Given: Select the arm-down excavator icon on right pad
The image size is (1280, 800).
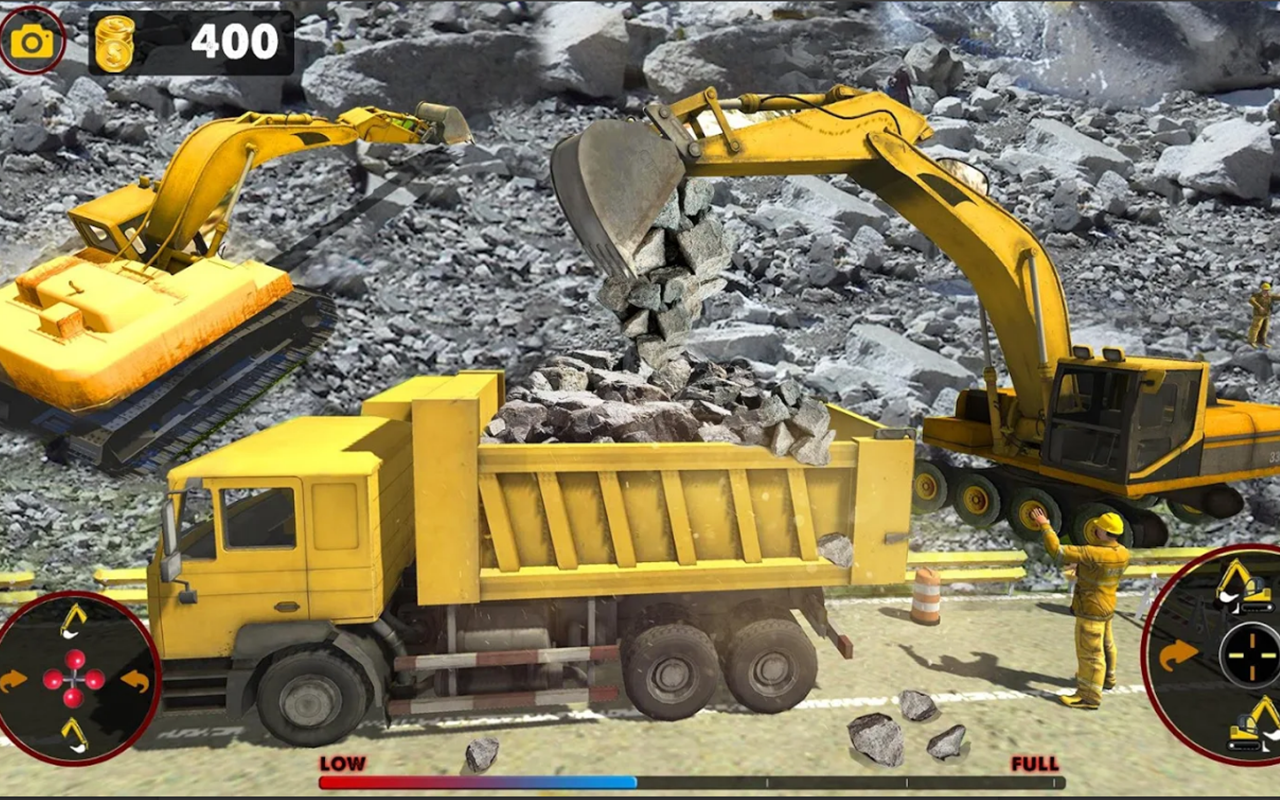Looking at the screenshot, I should [1253, 723].
